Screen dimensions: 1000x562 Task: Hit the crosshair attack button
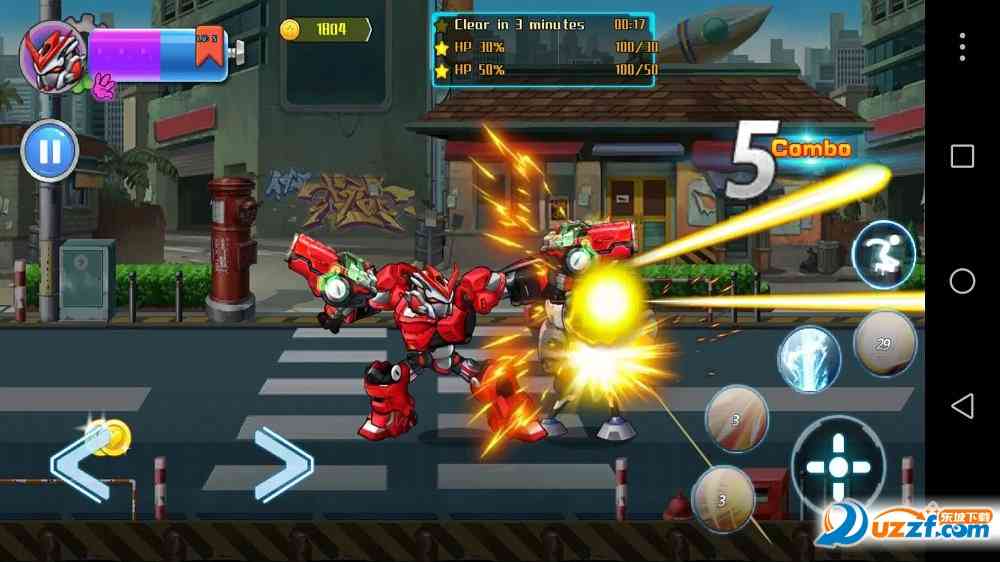click(x=838, y=467)
